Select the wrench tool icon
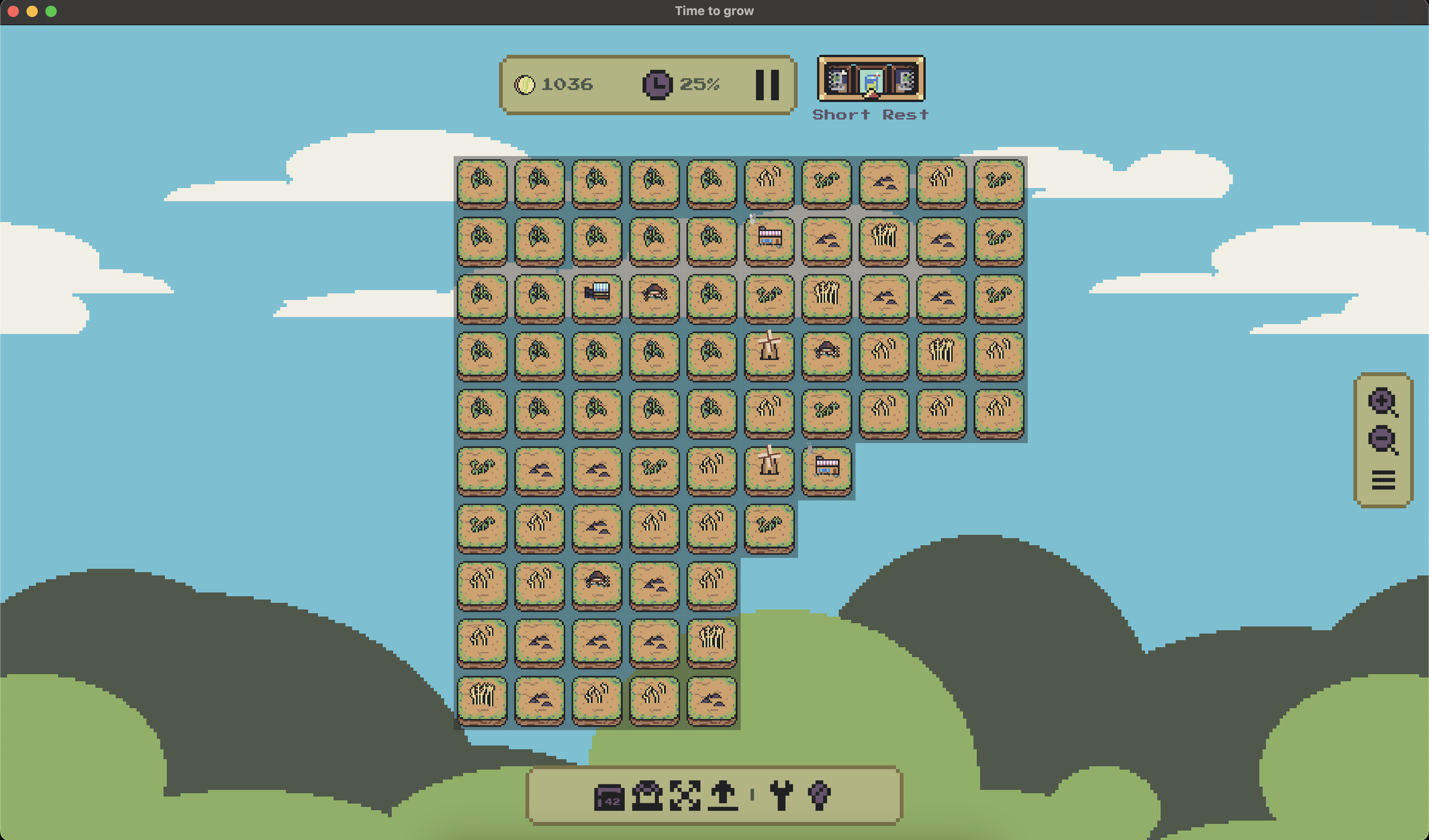The height and width of the screenshot is (840, 1429). pos(782,795)
